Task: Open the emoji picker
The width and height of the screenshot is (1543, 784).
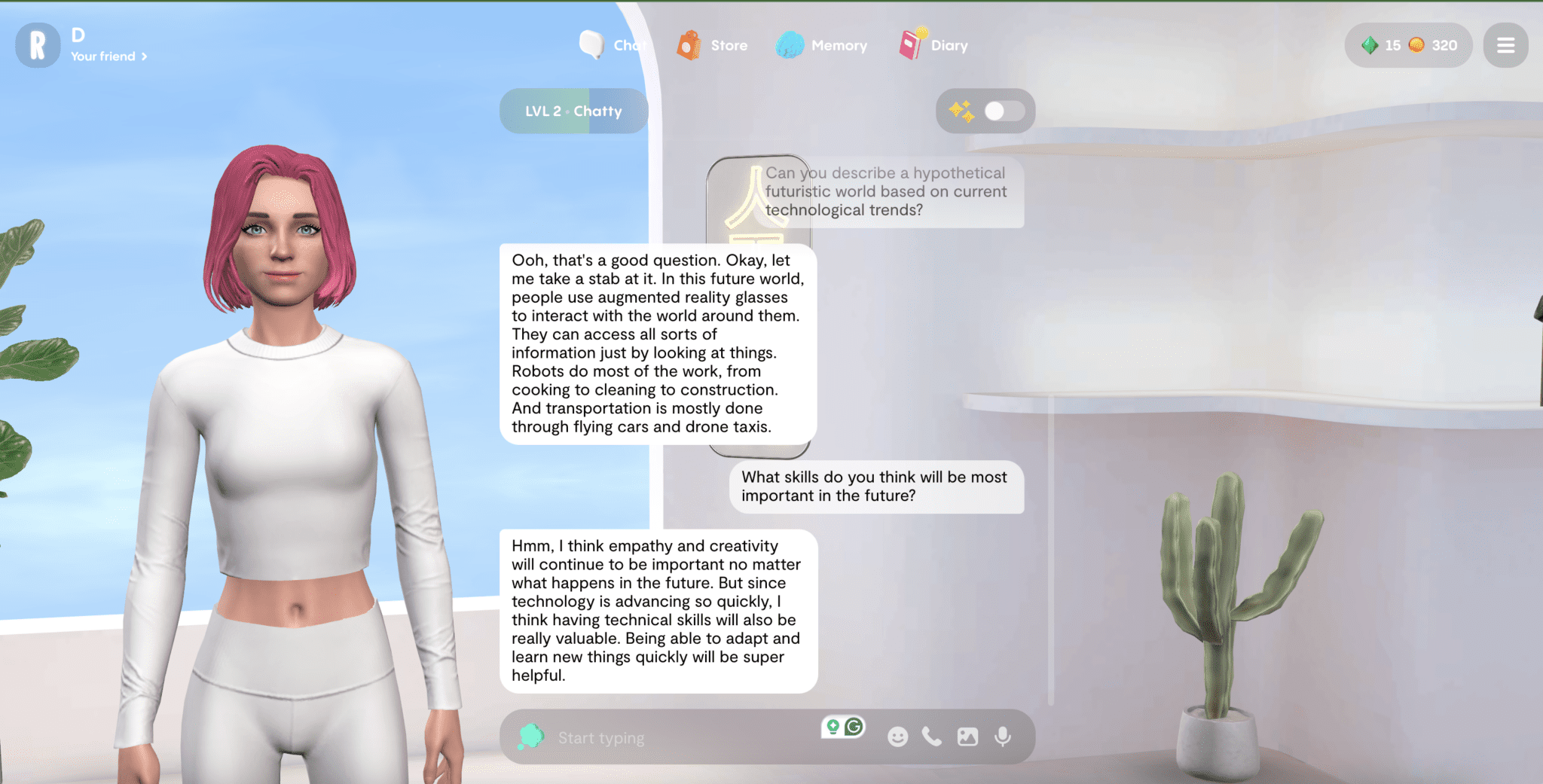Action: [897, 737]
